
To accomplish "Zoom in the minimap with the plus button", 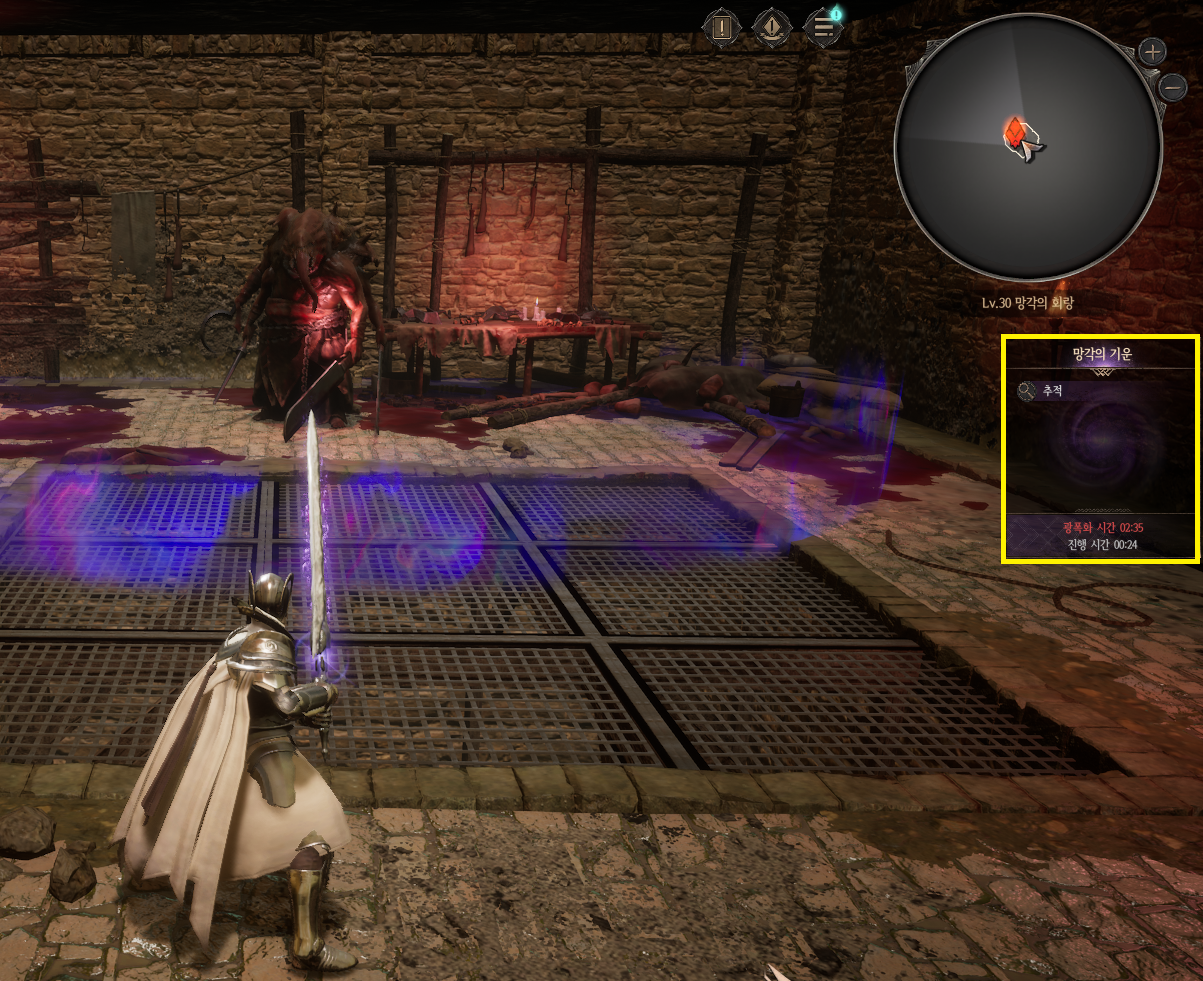I will [1153, 51].
